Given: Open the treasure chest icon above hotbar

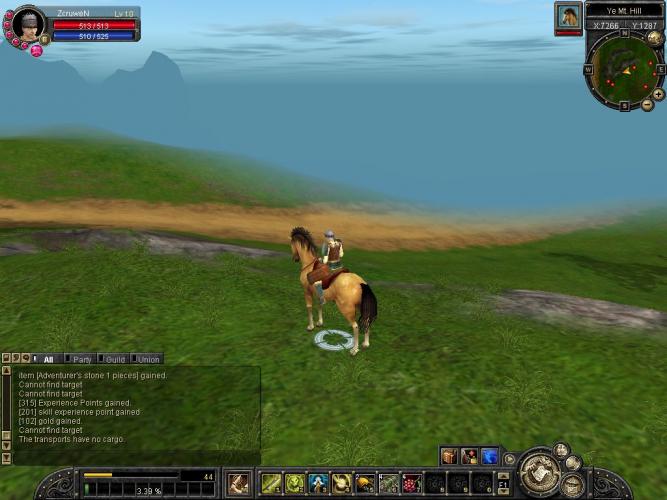Looking at the screenshot, I should coord(449,457).
